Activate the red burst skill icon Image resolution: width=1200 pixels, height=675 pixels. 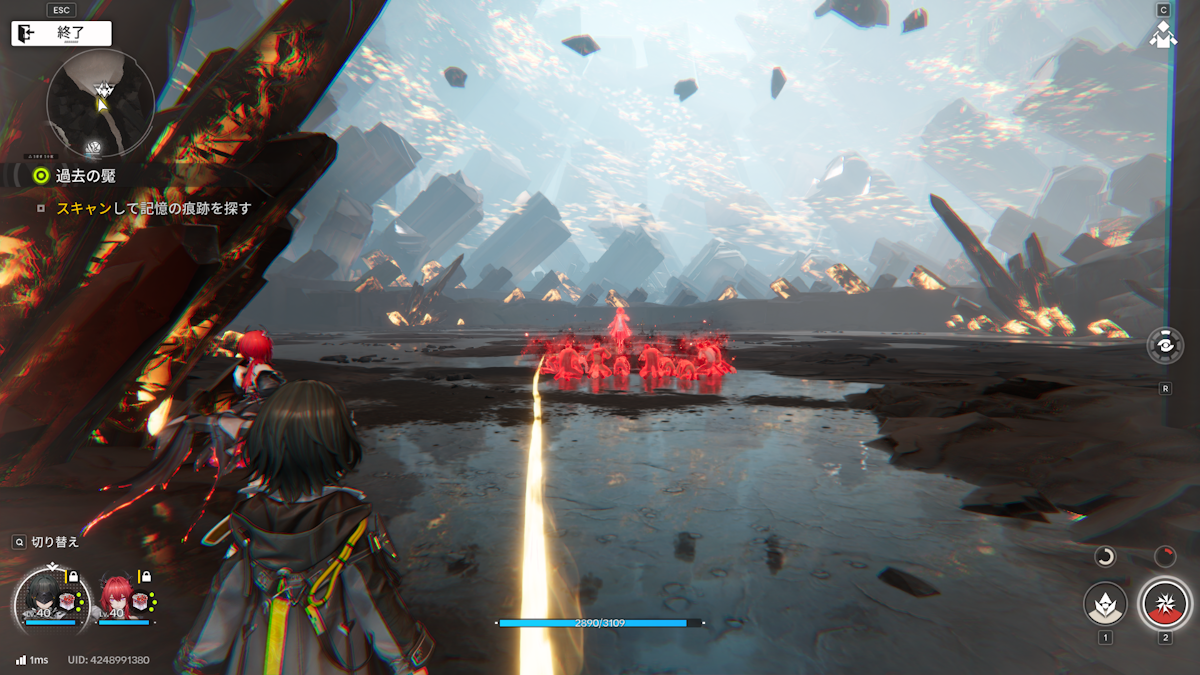click(1164, 603)
